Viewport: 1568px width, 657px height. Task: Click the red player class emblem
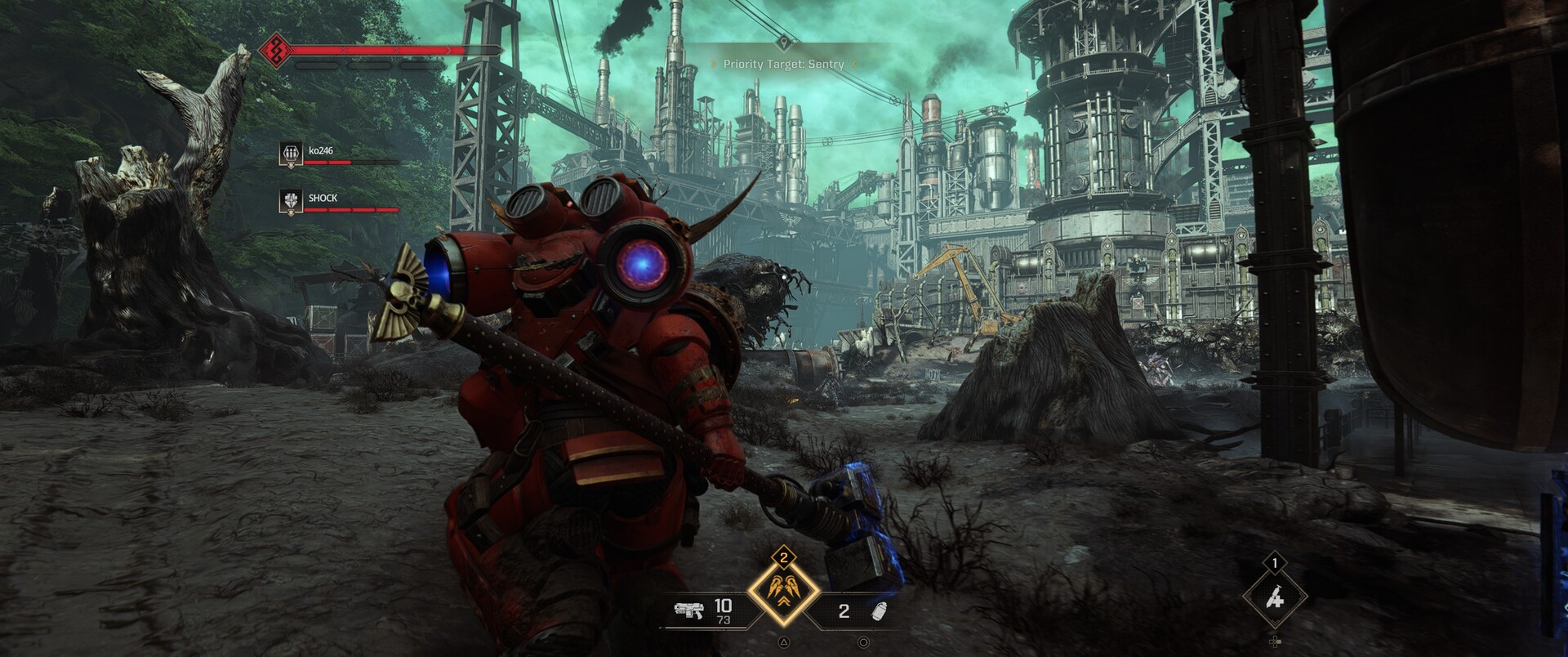click(275, 51)
